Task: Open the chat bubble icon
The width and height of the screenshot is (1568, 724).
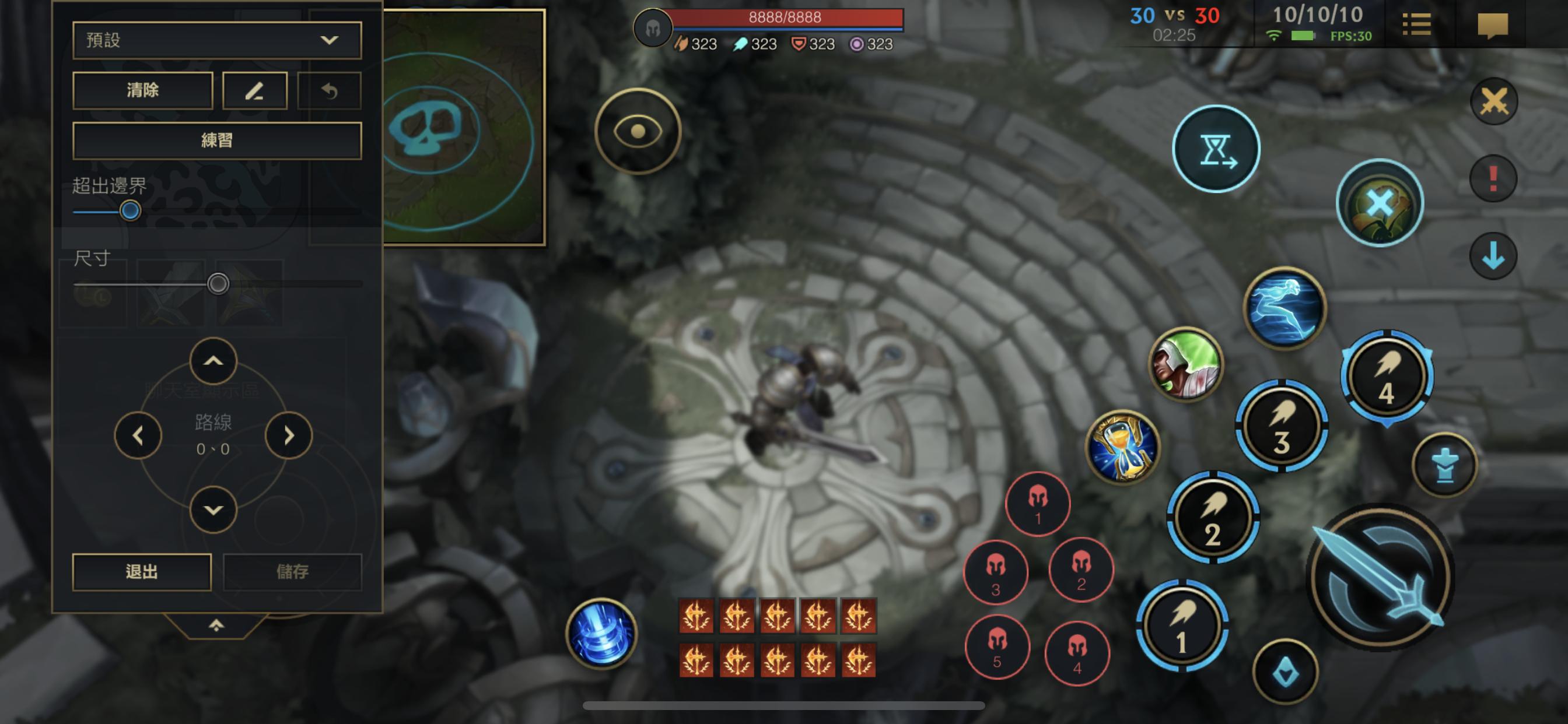Action: [1493, 25]
